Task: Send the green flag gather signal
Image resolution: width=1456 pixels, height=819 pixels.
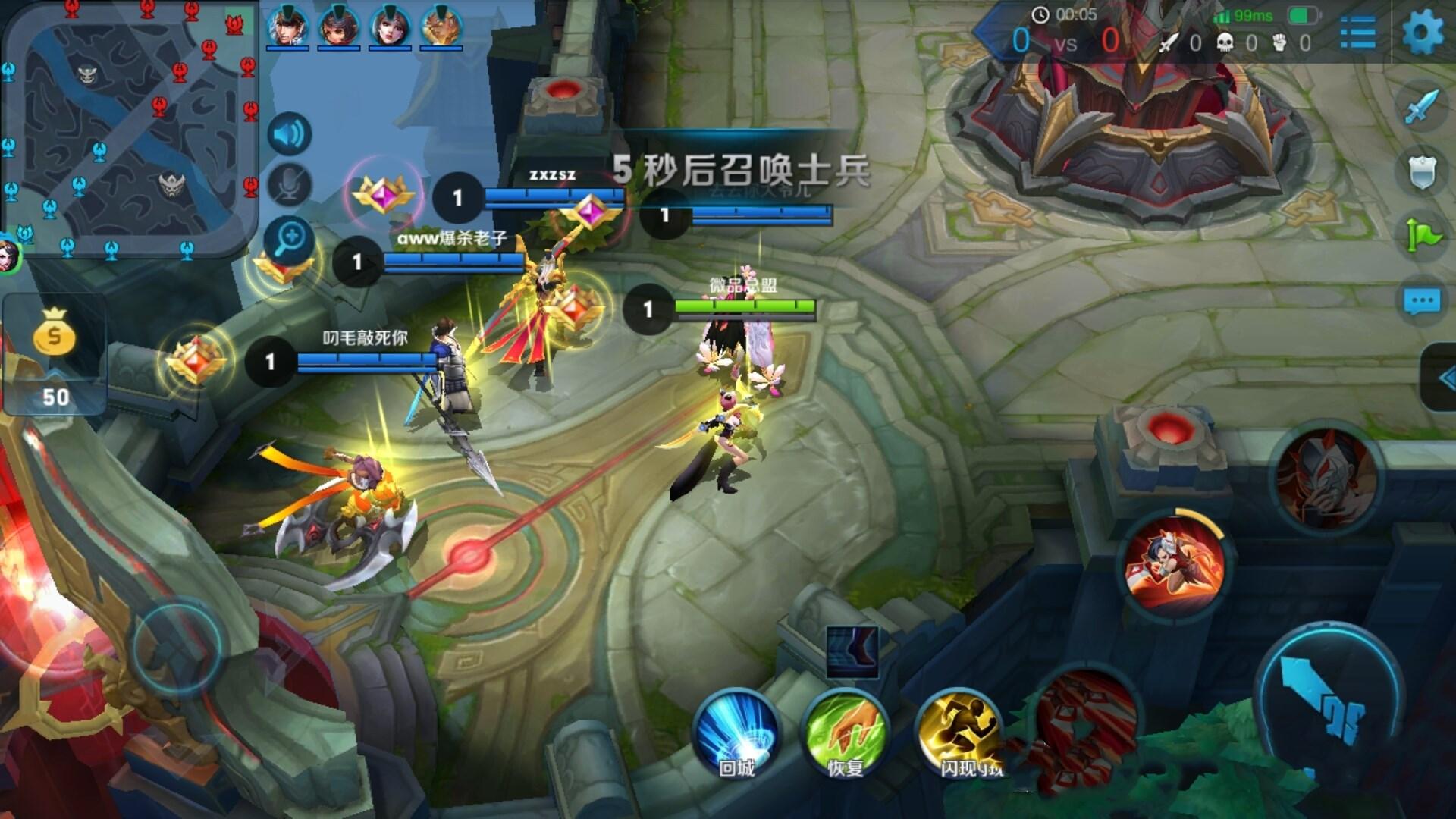Action: point(1422,236)
